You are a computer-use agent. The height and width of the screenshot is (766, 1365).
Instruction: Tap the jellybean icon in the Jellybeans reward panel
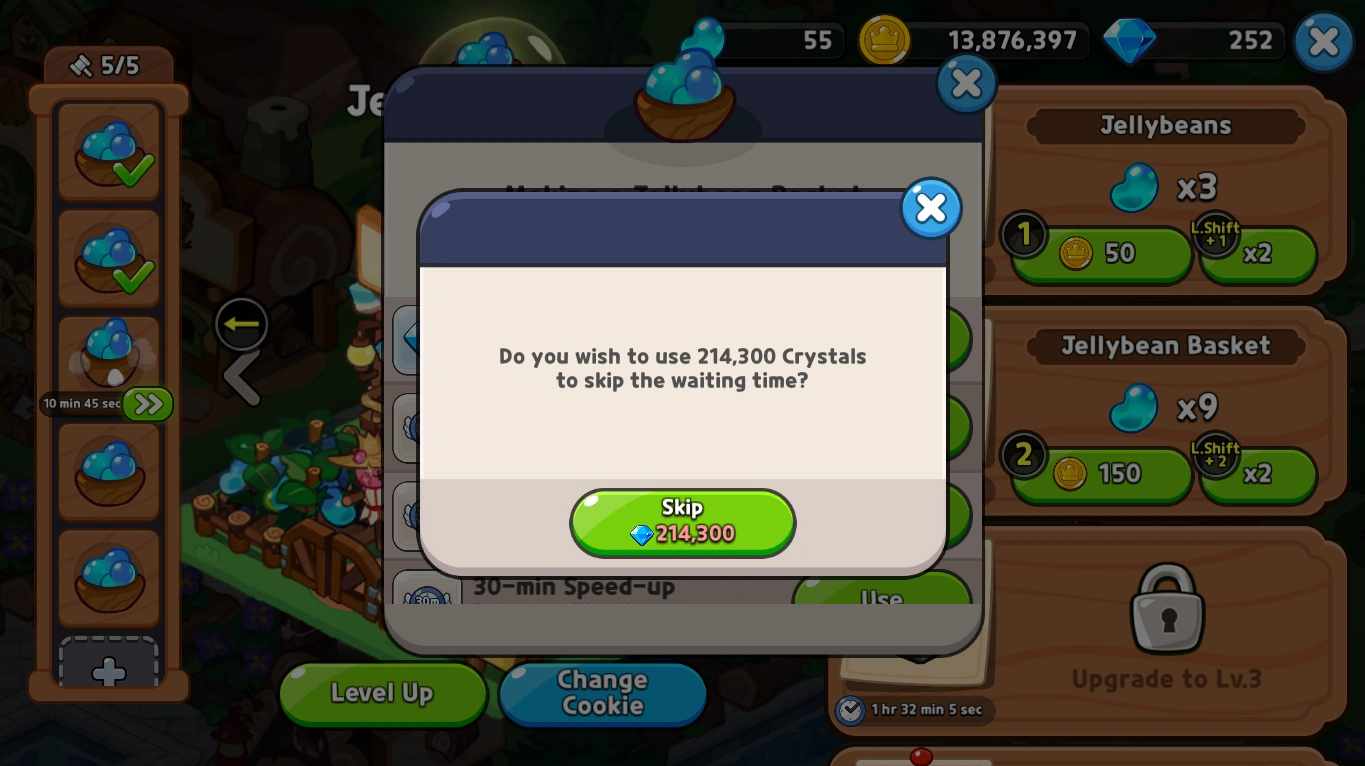pyautogui.click(x=1133, y=187)
